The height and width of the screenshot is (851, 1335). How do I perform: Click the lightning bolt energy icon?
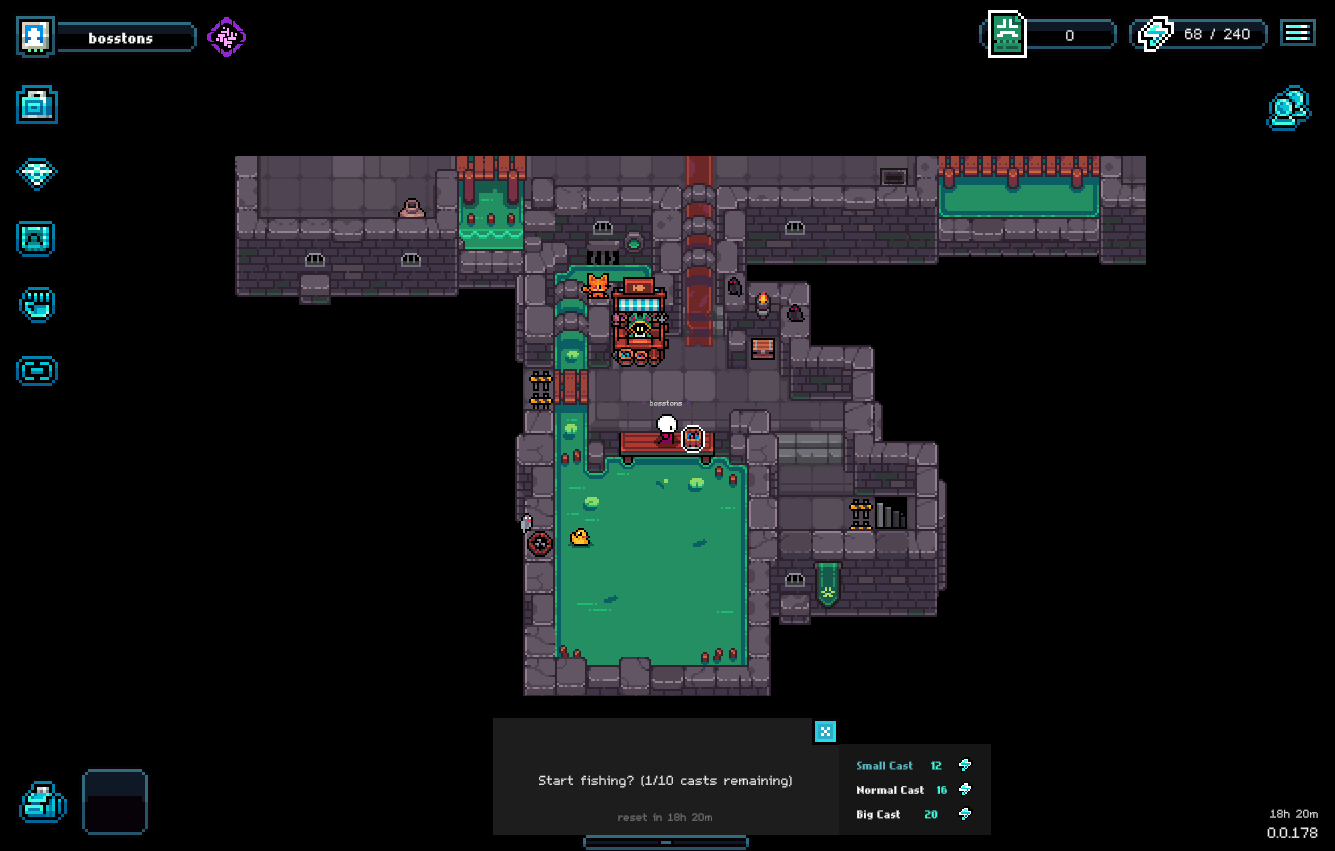coord(1155,35)
